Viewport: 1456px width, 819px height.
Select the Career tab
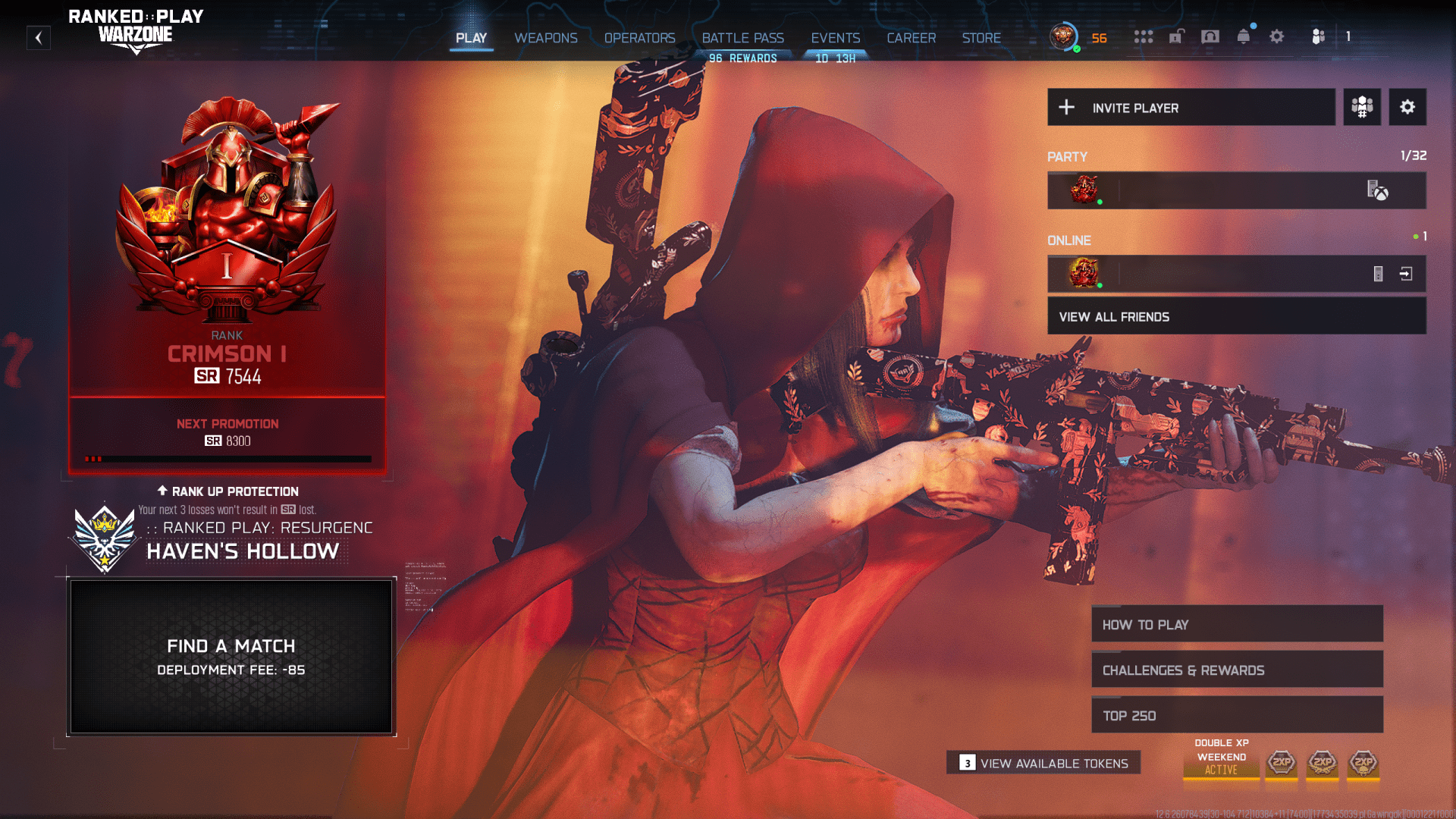coord(911,38)
